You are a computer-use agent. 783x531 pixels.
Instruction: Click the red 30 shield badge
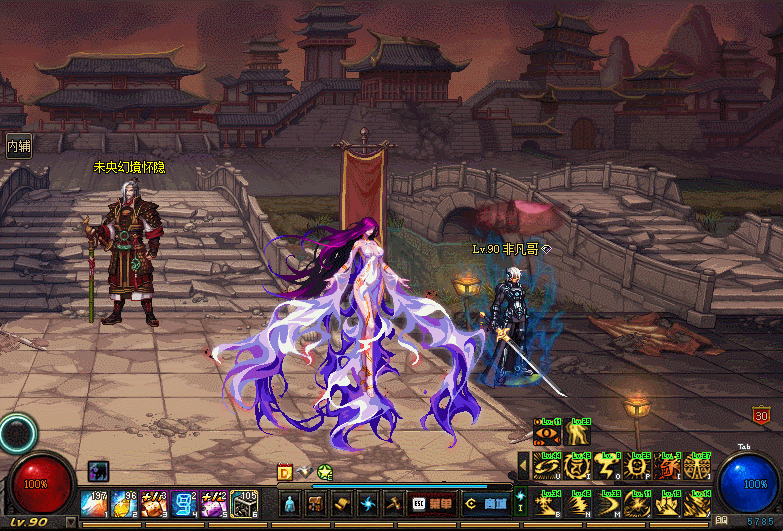(x=761, y=415)
